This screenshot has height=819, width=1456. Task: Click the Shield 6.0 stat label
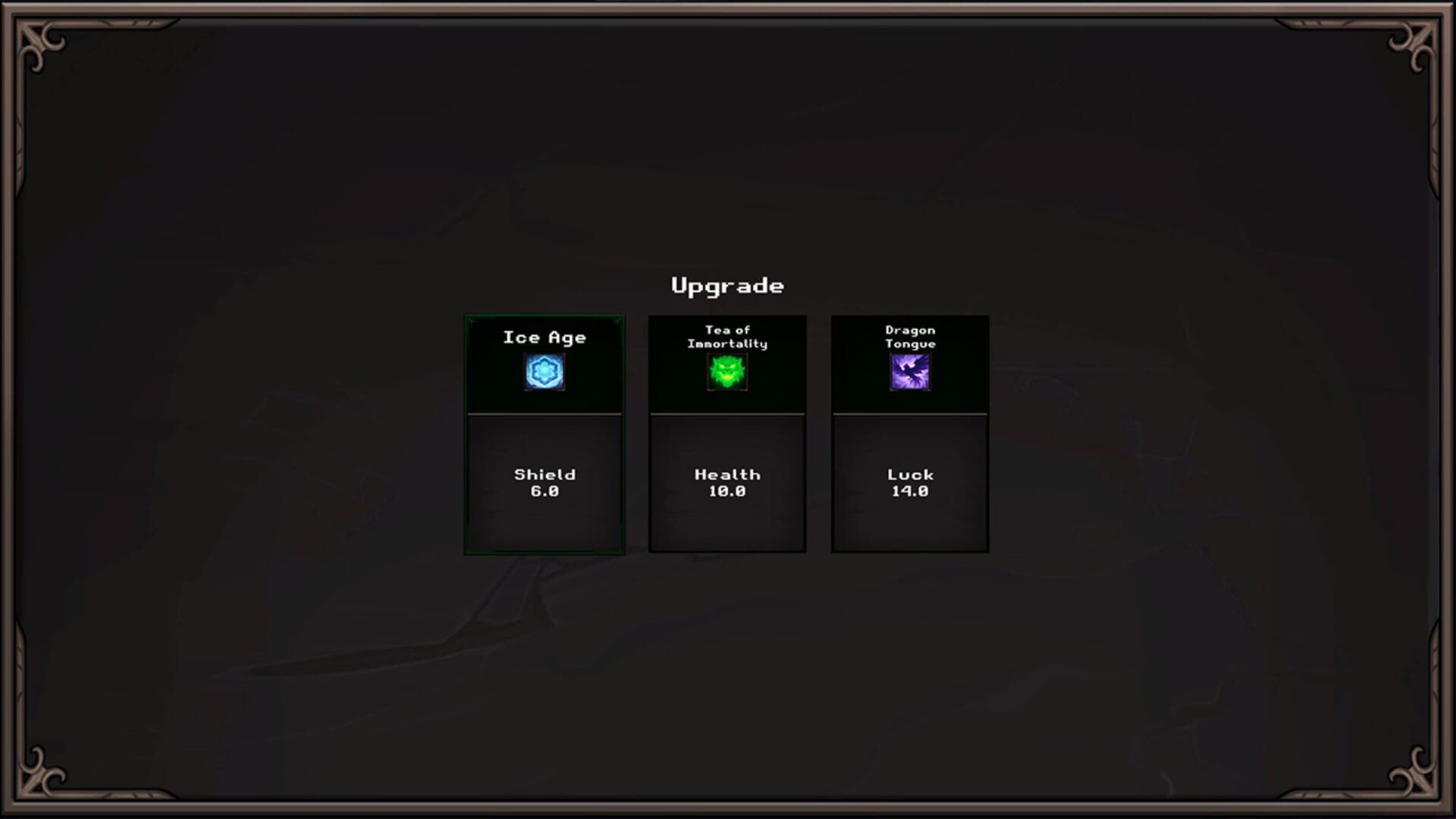544,482
